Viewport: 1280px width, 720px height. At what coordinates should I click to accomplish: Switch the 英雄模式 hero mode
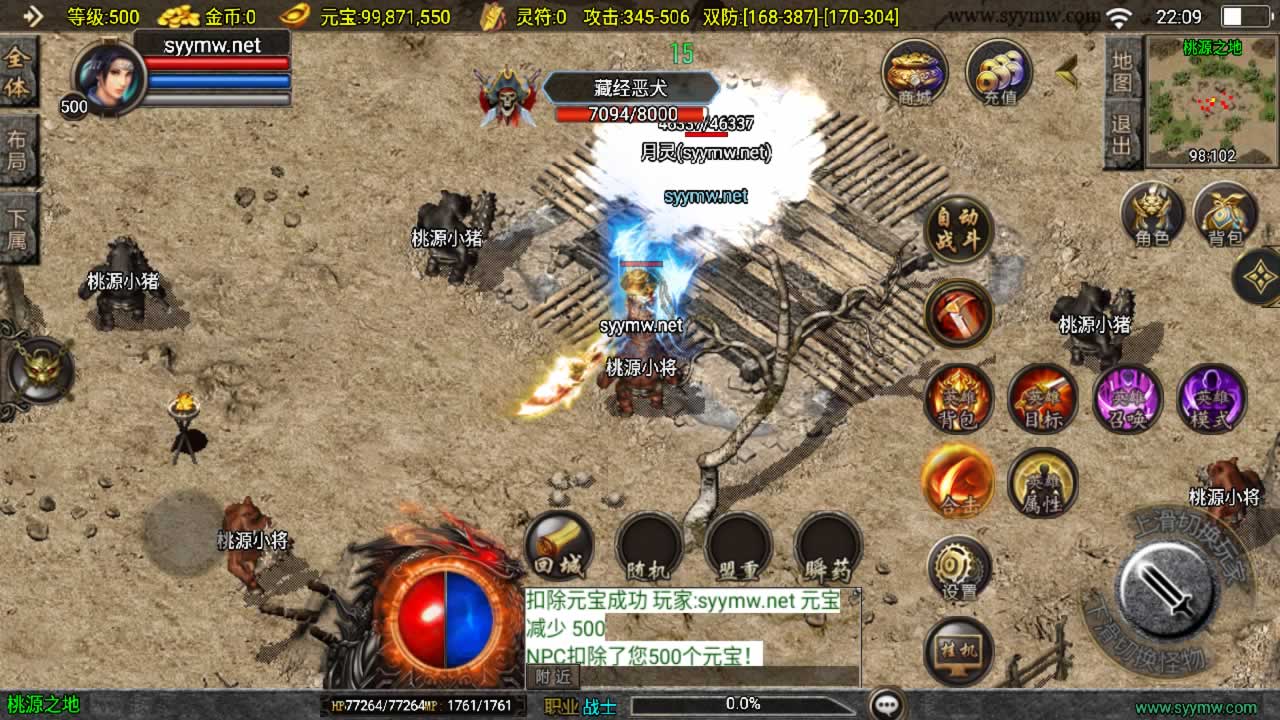1212,397
